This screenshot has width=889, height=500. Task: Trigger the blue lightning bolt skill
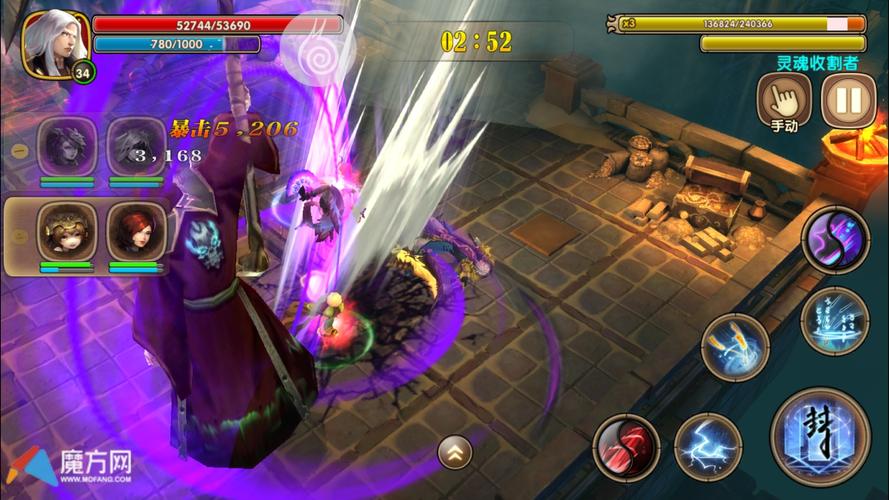click(708, 447)
